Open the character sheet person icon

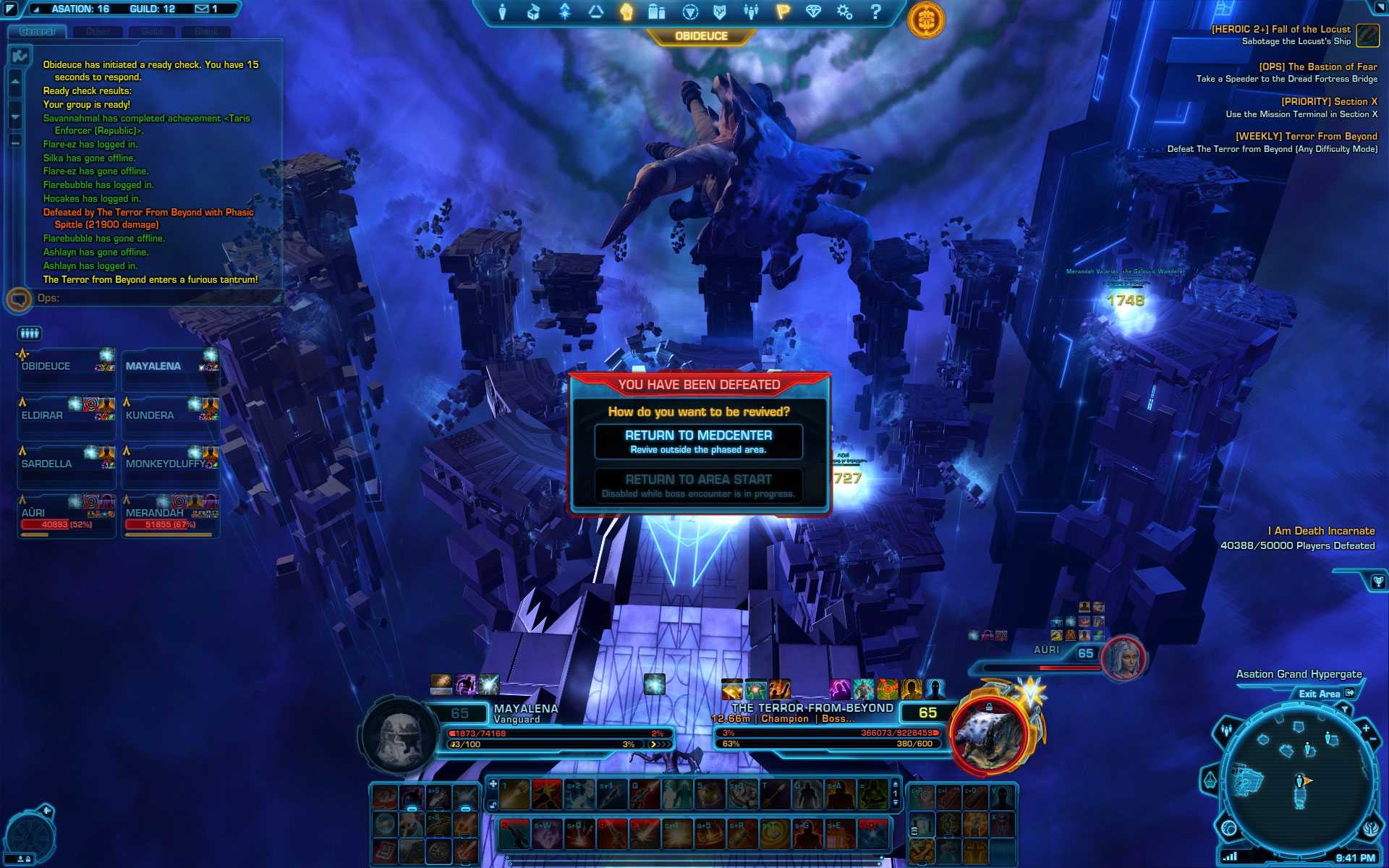tap(502, 12)
